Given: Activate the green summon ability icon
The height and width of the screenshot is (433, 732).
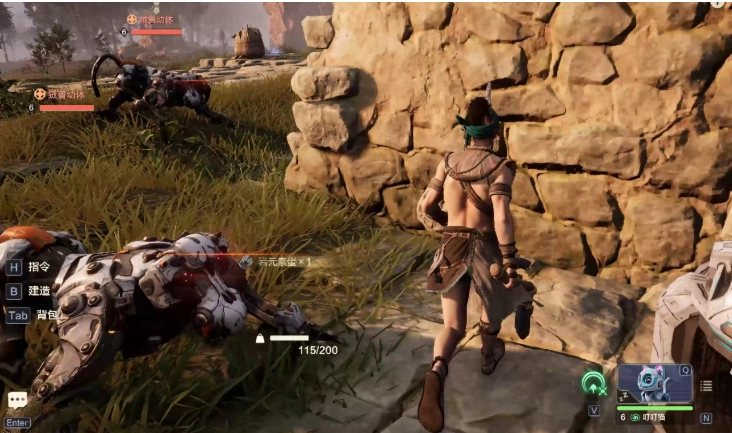Looking at the screenshot, I should pyautogui.click(x=596, y=384).
